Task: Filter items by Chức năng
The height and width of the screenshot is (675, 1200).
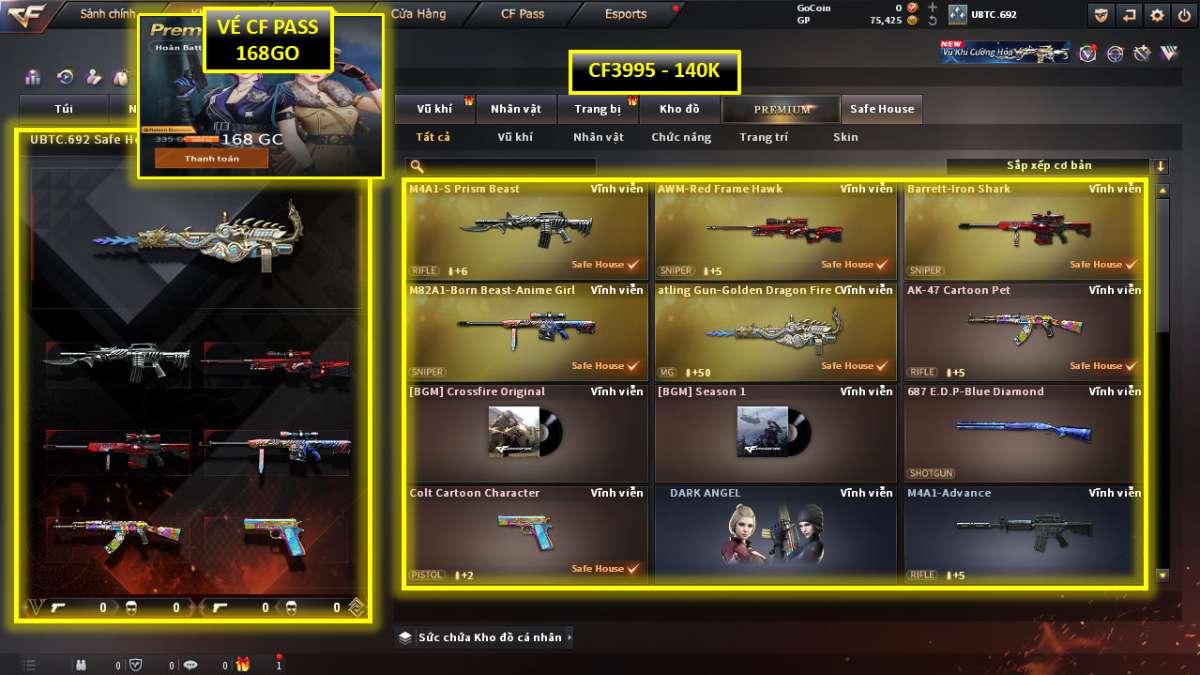Action: (681, 137)
